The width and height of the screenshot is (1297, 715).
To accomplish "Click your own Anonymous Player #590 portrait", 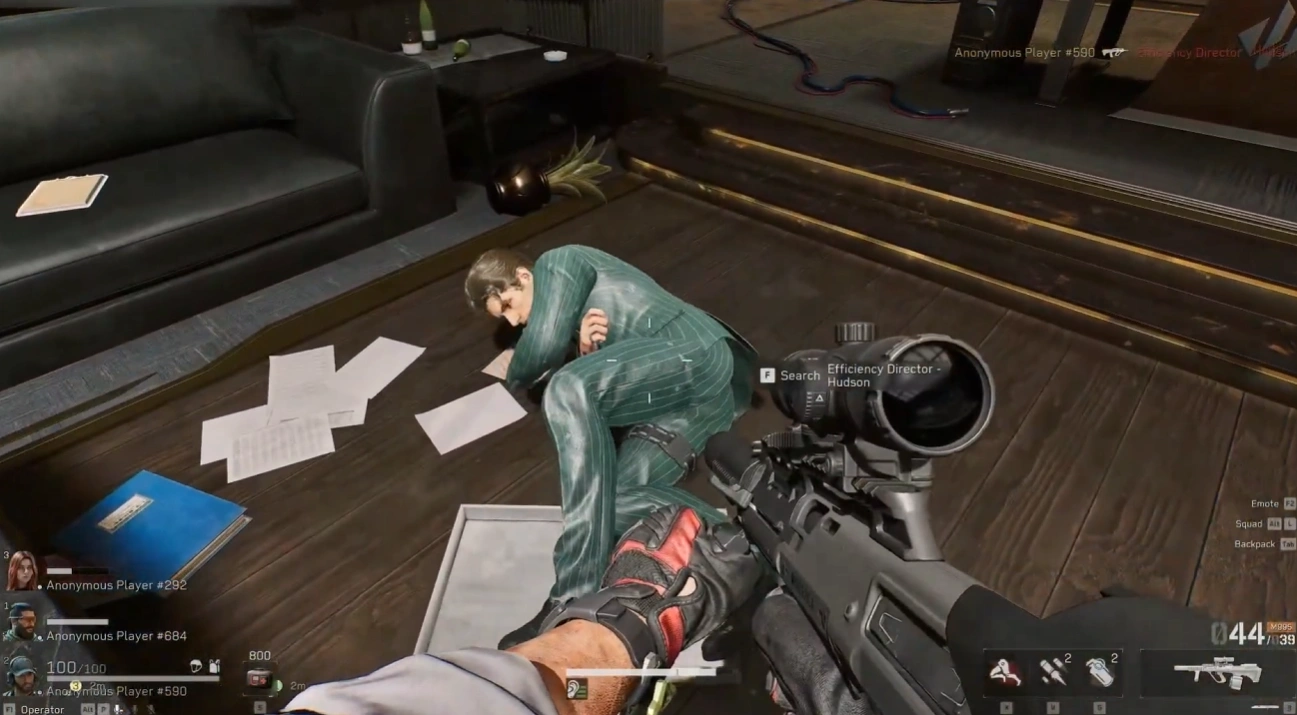I will click(21, 676).
